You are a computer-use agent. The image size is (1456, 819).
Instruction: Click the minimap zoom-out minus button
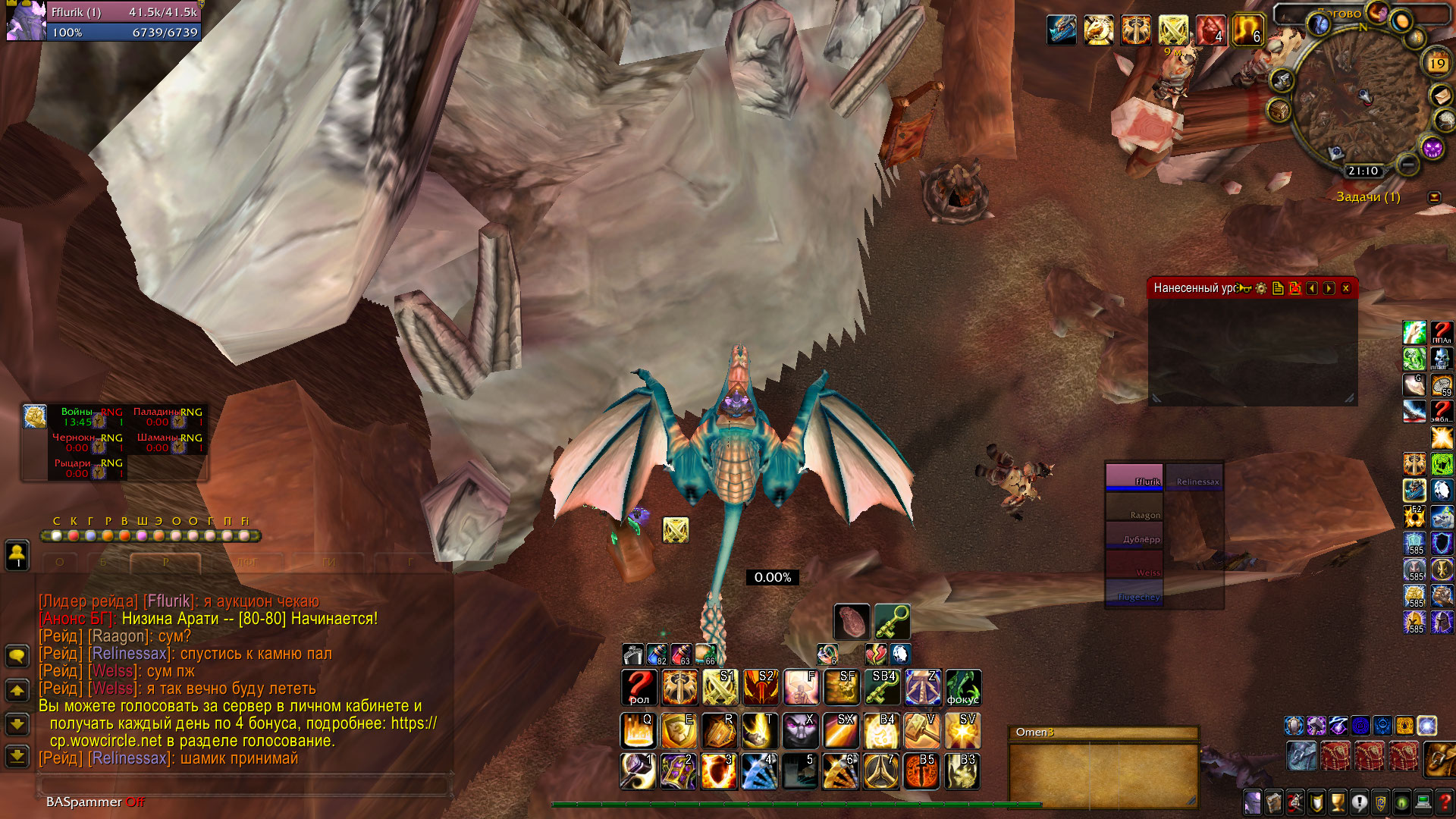click(1408, 163)
